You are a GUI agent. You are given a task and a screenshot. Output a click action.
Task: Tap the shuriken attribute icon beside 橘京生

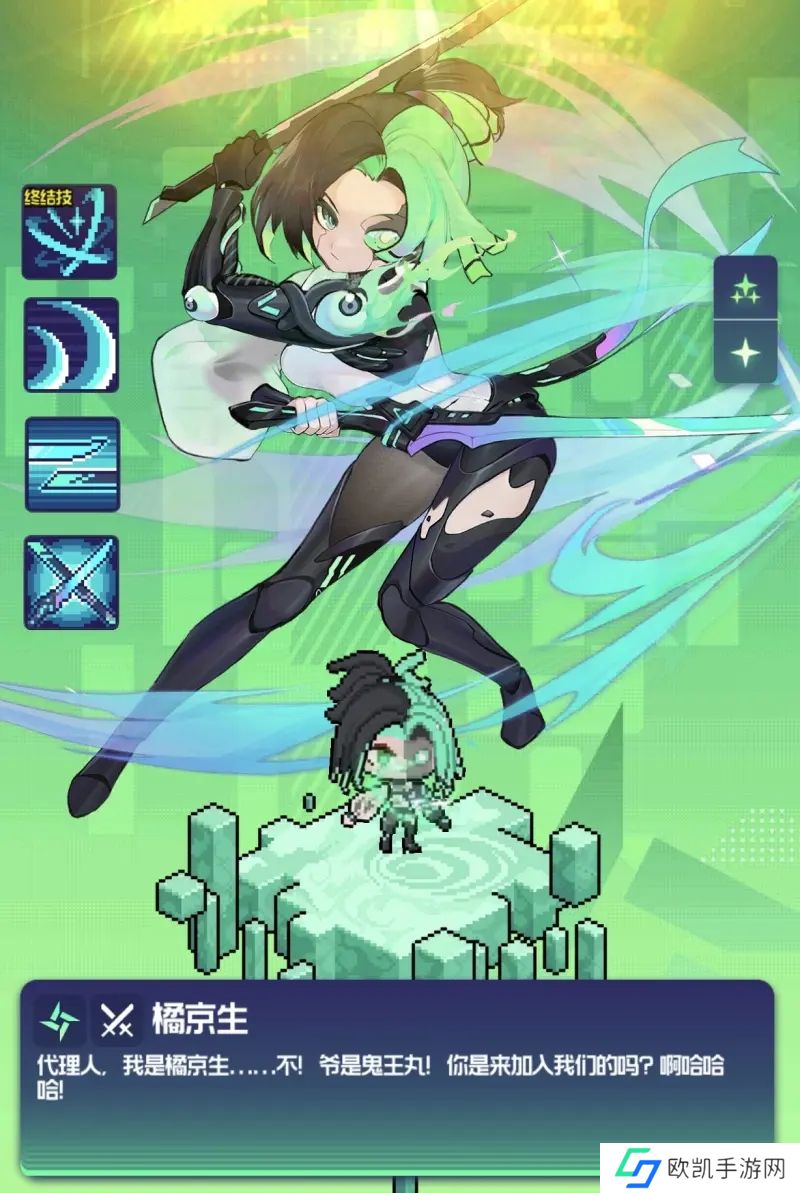coord(58,1020)
